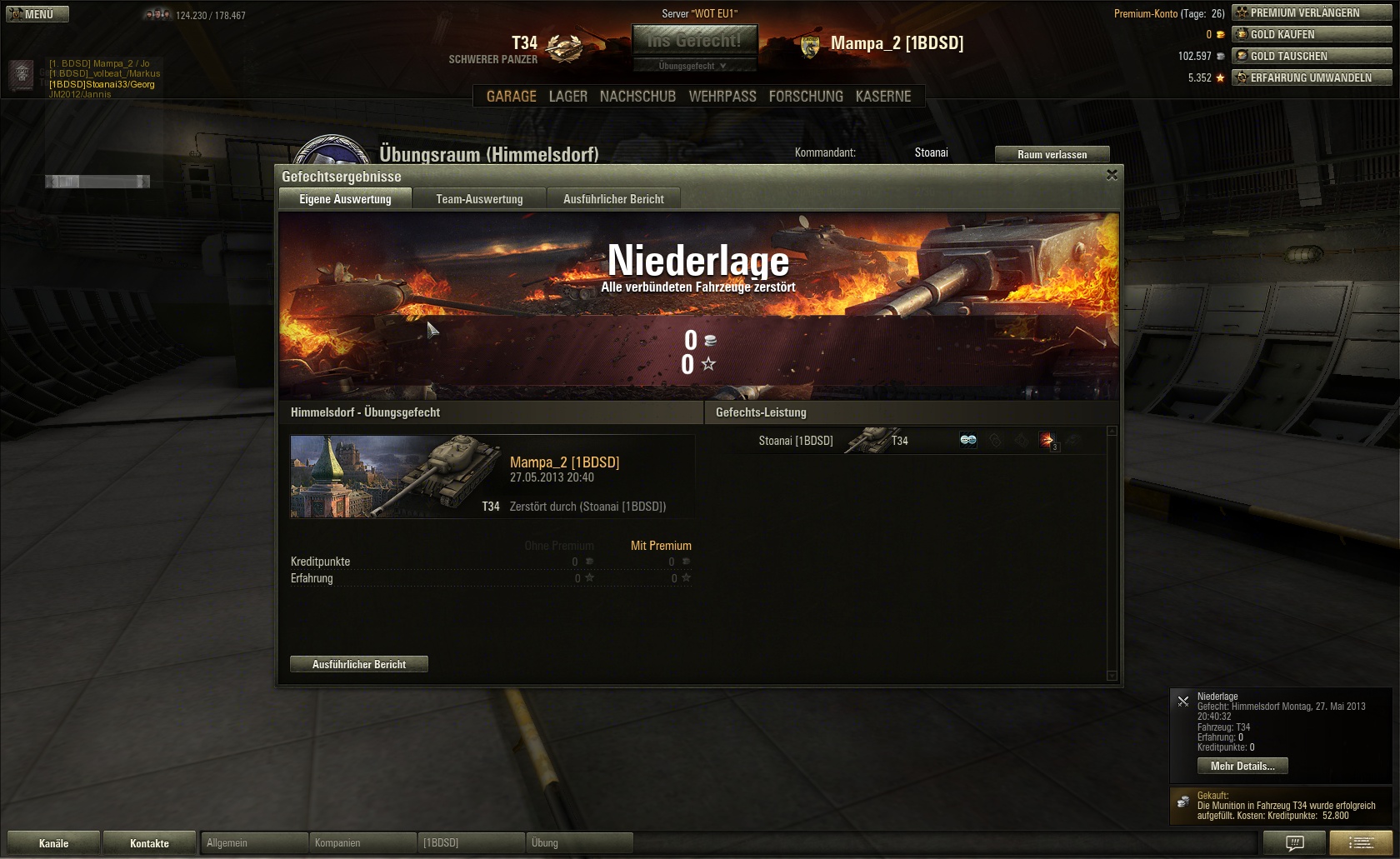Click Premium verlängern
The width and height of the screenshot is (1400, 859).
1312,12
